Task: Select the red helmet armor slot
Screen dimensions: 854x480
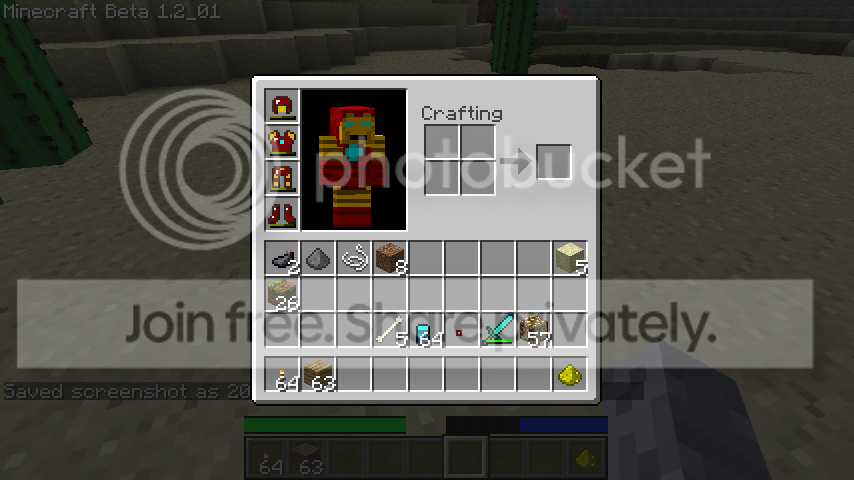Action: point(282,107)
